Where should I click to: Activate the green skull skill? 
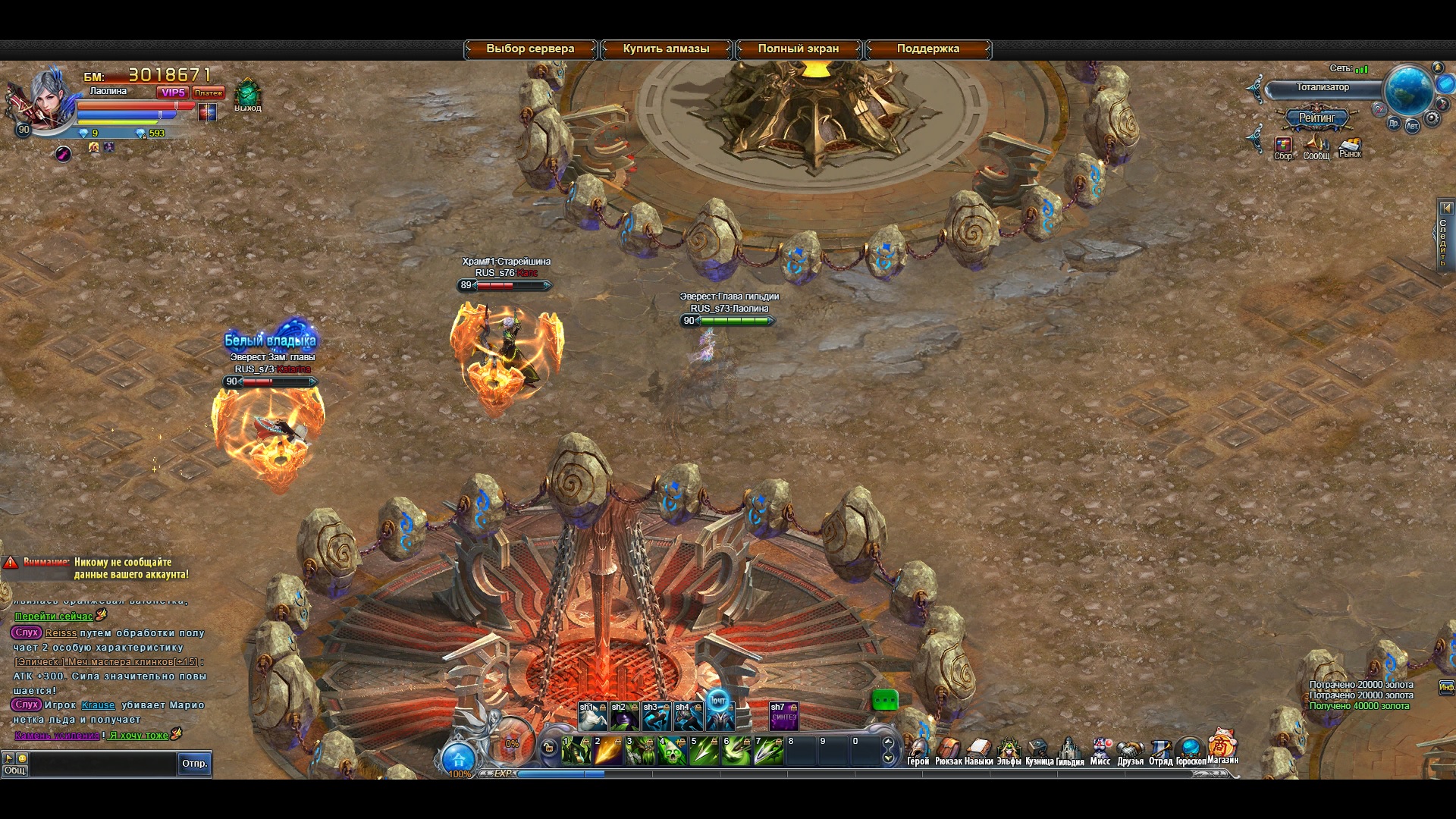(672, 751)
